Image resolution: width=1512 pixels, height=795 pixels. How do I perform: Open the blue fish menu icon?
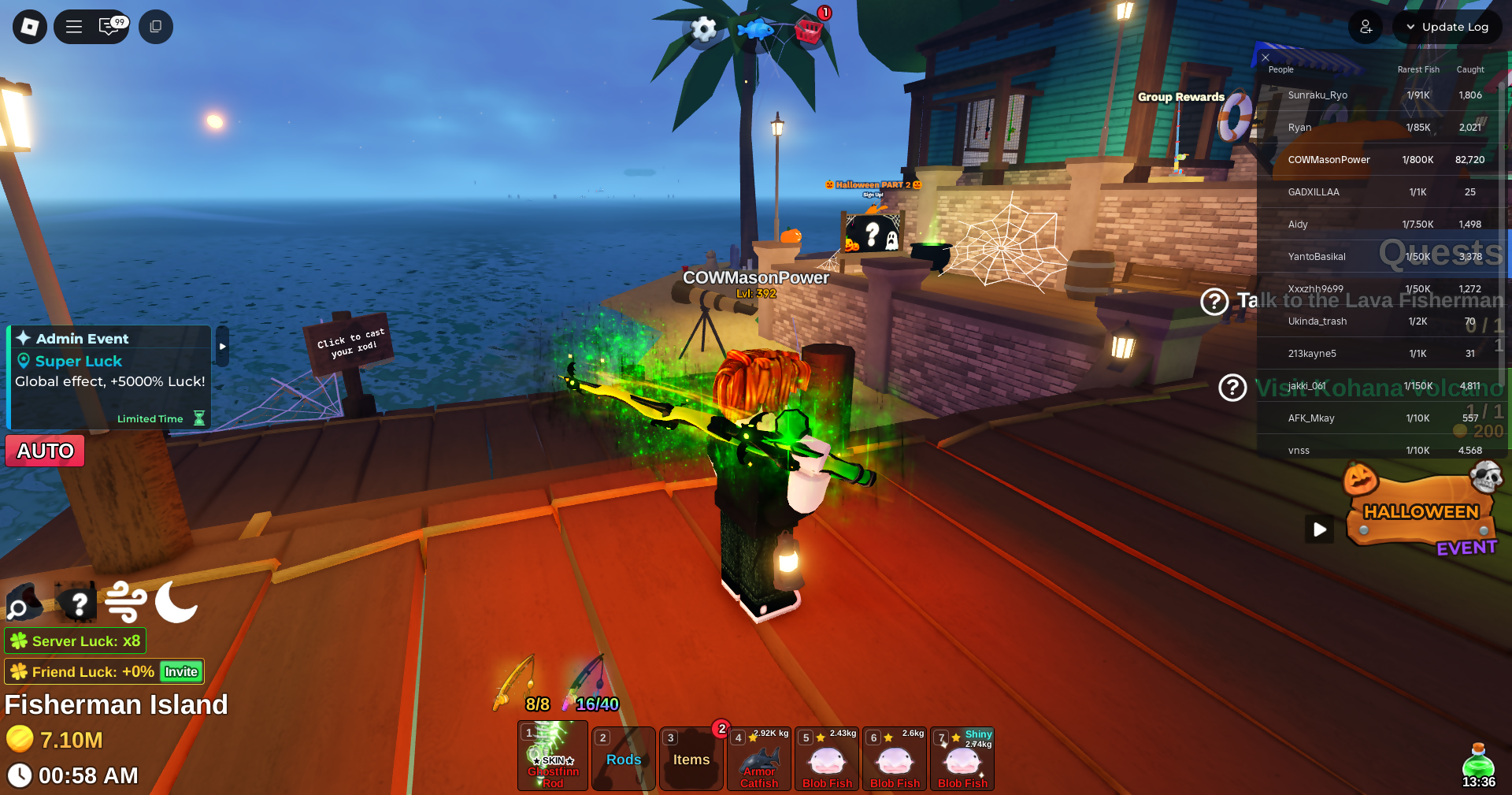(756, 30)
